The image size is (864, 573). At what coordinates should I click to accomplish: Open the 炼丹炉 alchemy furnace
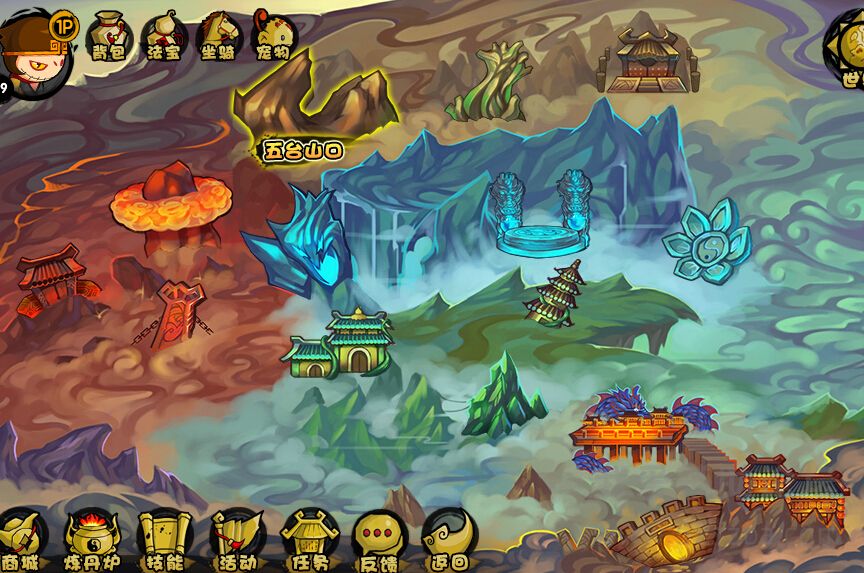point(91,540)
